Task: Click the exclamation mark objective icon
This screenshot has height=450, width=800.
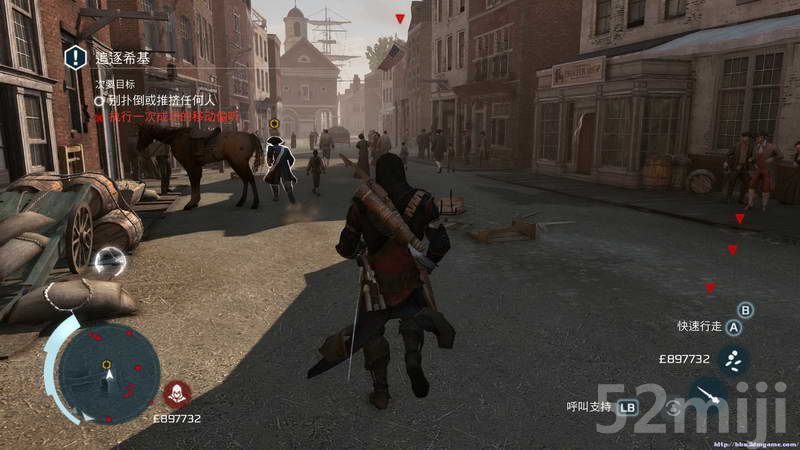Action: [76, 58]
